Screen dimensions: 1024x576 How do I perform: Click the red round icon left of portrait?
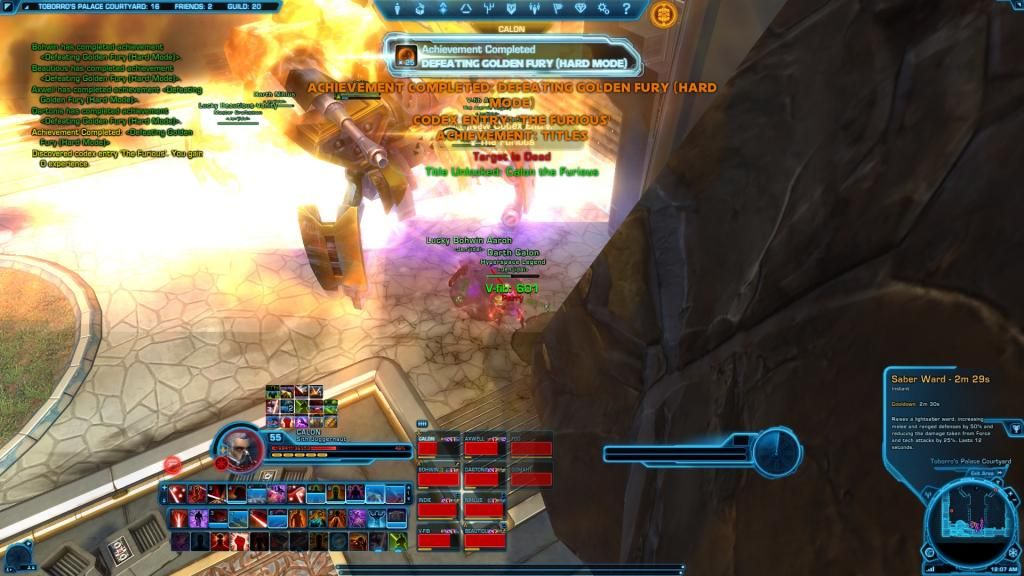pyautogui.click(x=172, y=465)
